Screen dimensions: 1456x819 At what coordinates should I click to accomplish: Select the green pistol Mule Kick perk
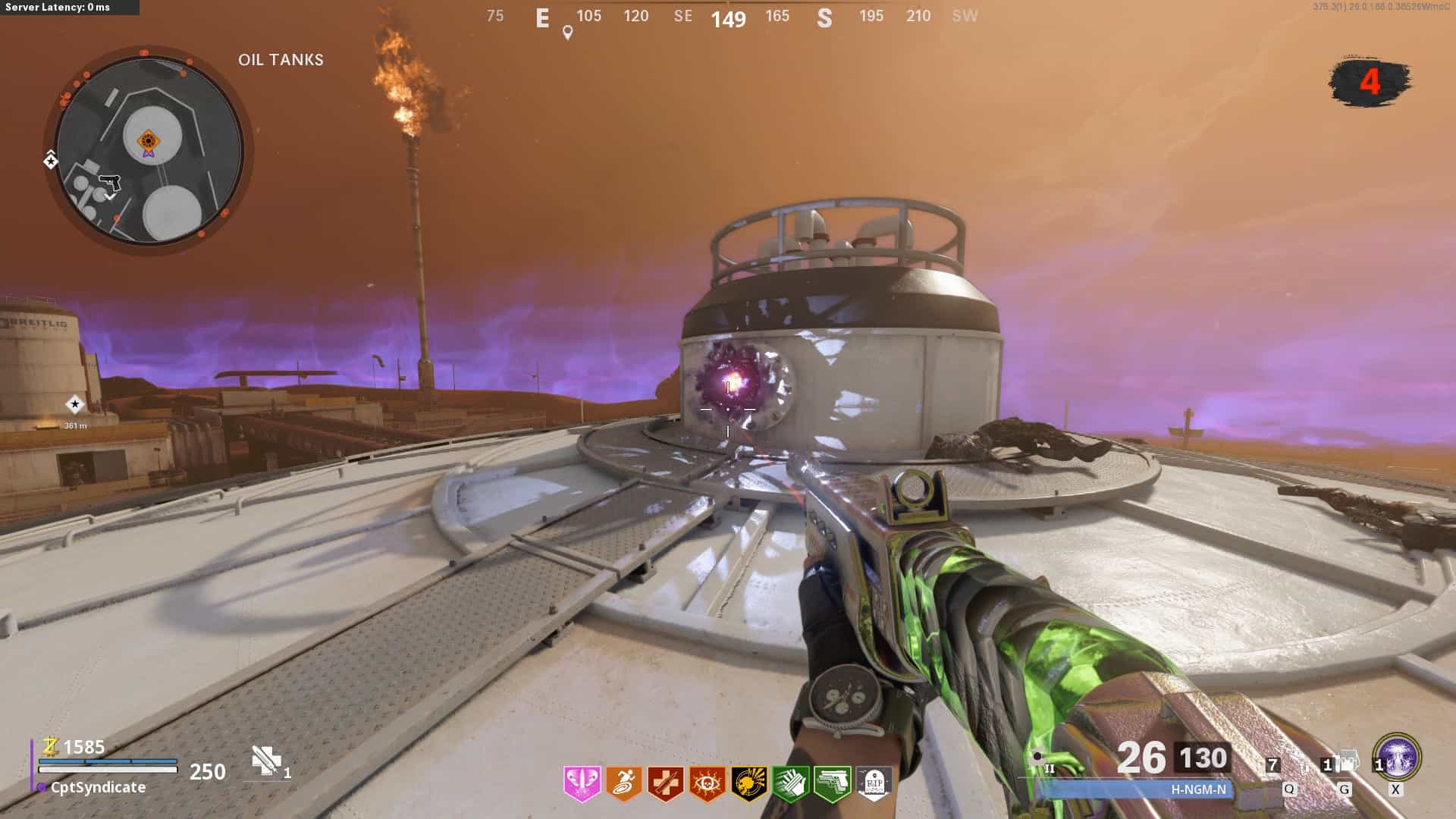tap(832, 783)
